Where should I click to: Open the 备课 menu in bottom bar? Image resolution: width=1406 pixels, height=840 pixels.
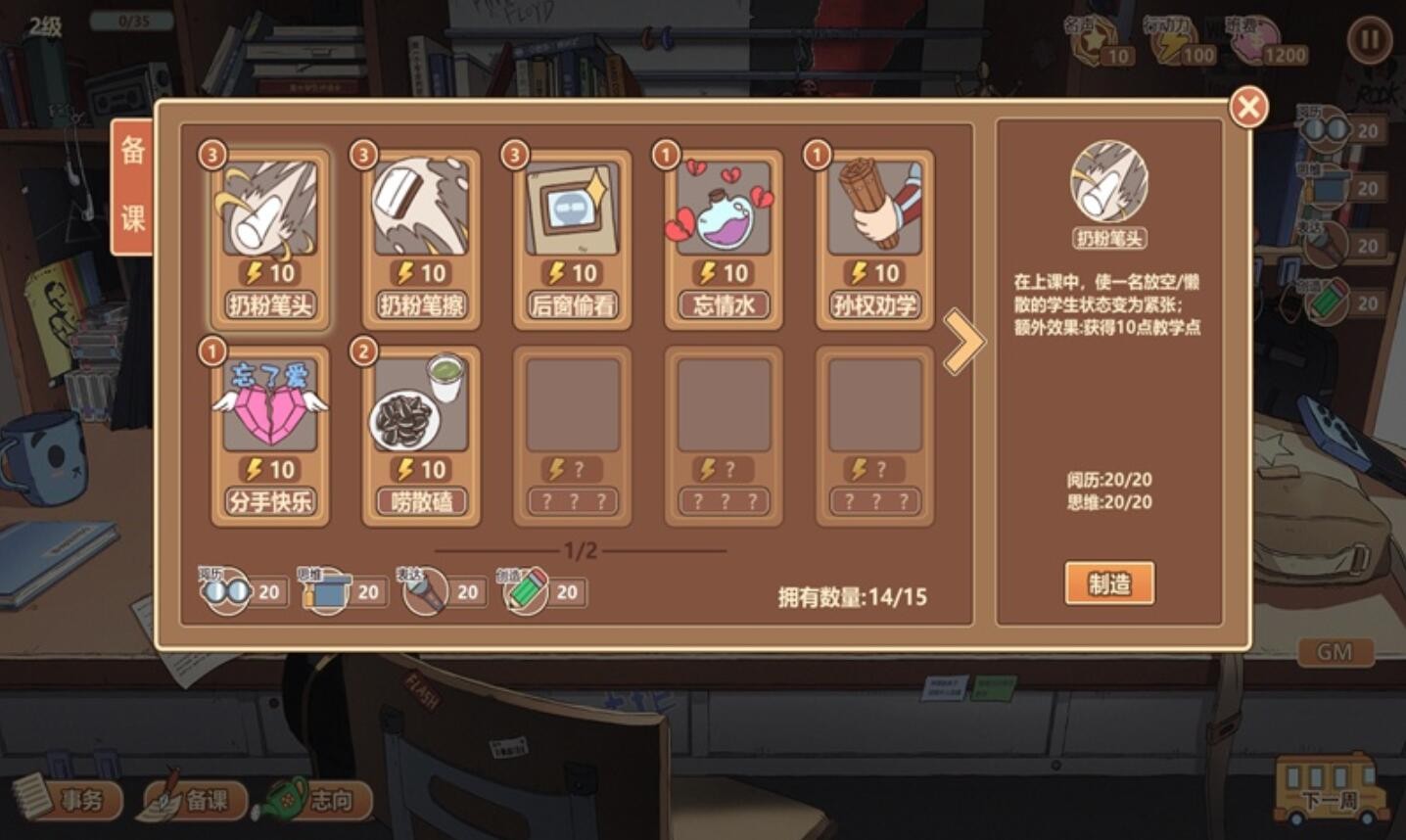[194, 800]
